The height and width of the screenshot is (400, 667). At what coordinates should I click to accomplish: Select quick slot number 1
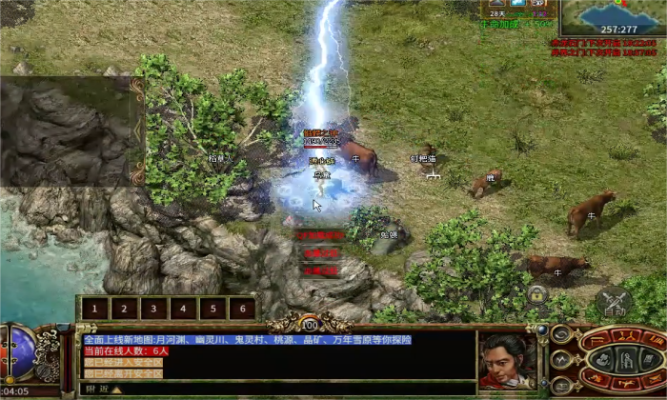point(95,309)
